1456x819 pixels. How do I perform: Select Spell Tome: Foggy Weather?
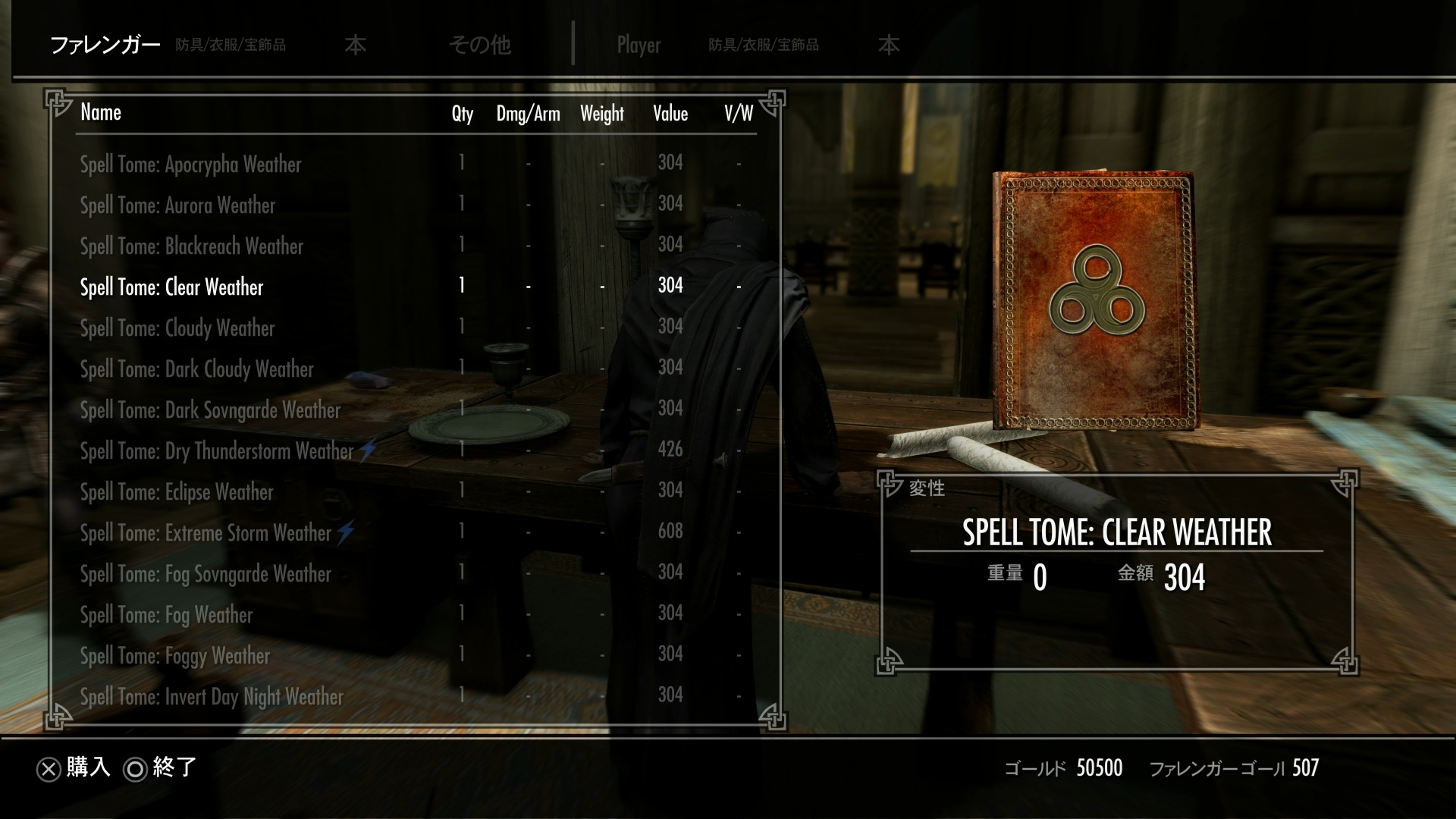[x=175, y=656]
